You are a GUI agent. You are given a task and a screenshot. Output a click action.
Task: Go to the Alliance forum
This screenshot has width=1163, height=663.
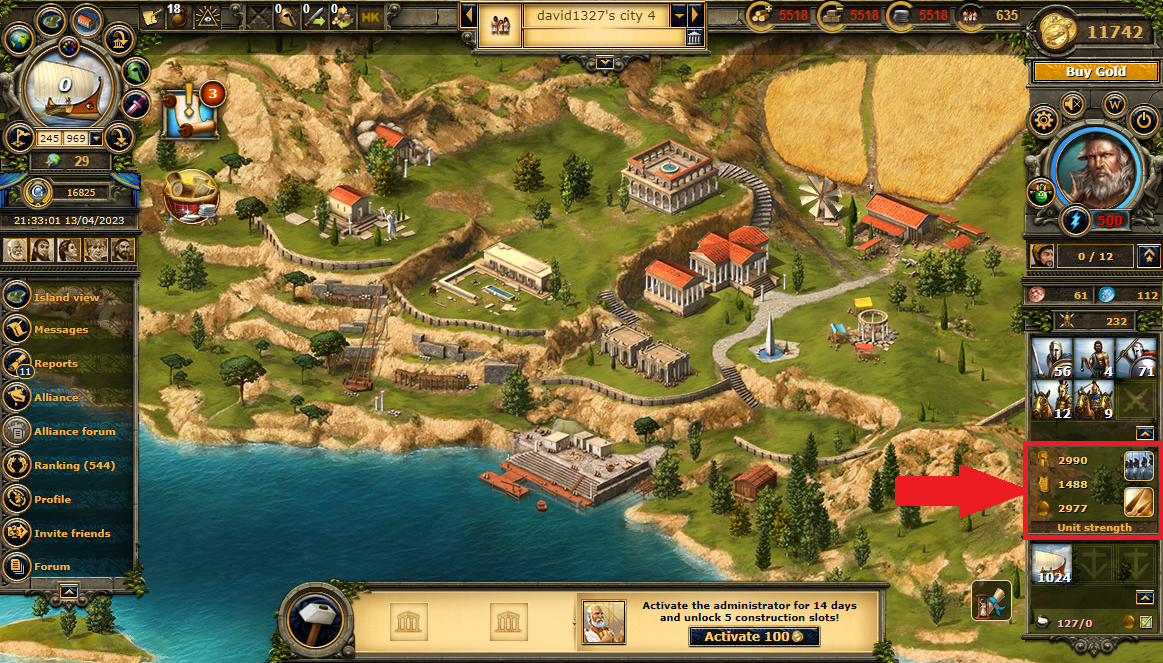pyautogui.click(x=74, y=432)
